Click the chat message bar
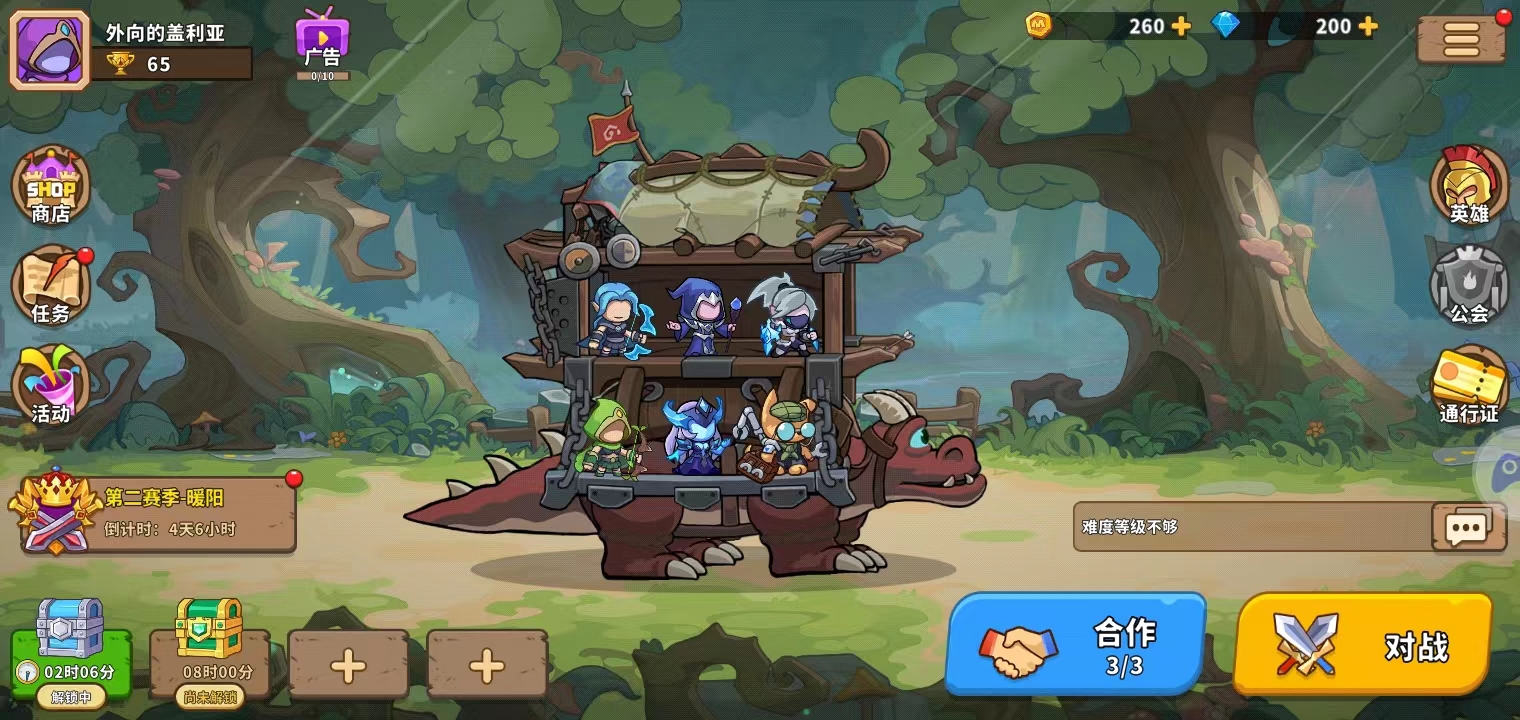This screenshot has width=1520, height=720. [x=1250, y=527]
